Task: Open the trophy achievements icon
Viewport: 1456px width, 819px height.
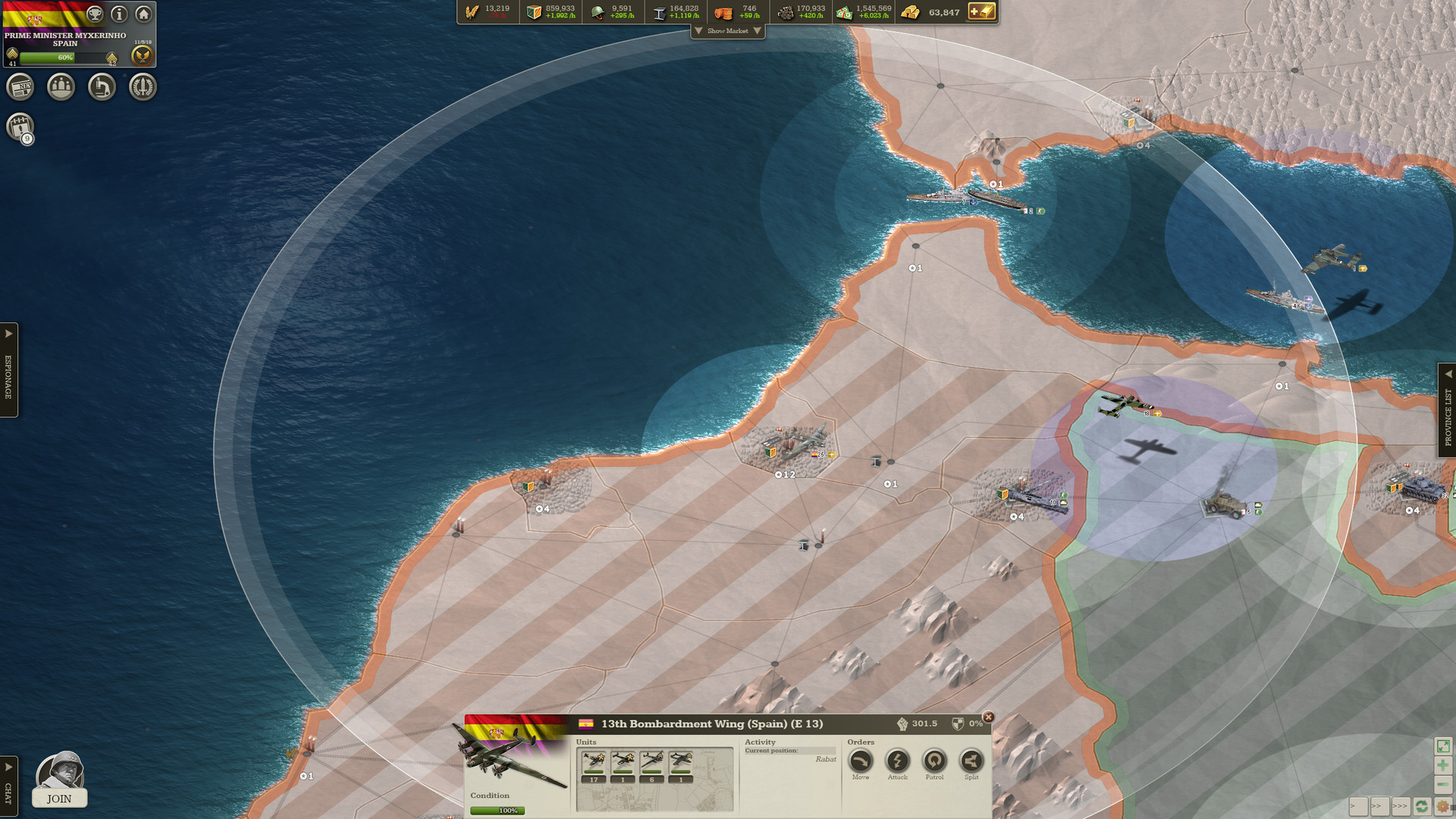Action: click(x=93, y=14)
